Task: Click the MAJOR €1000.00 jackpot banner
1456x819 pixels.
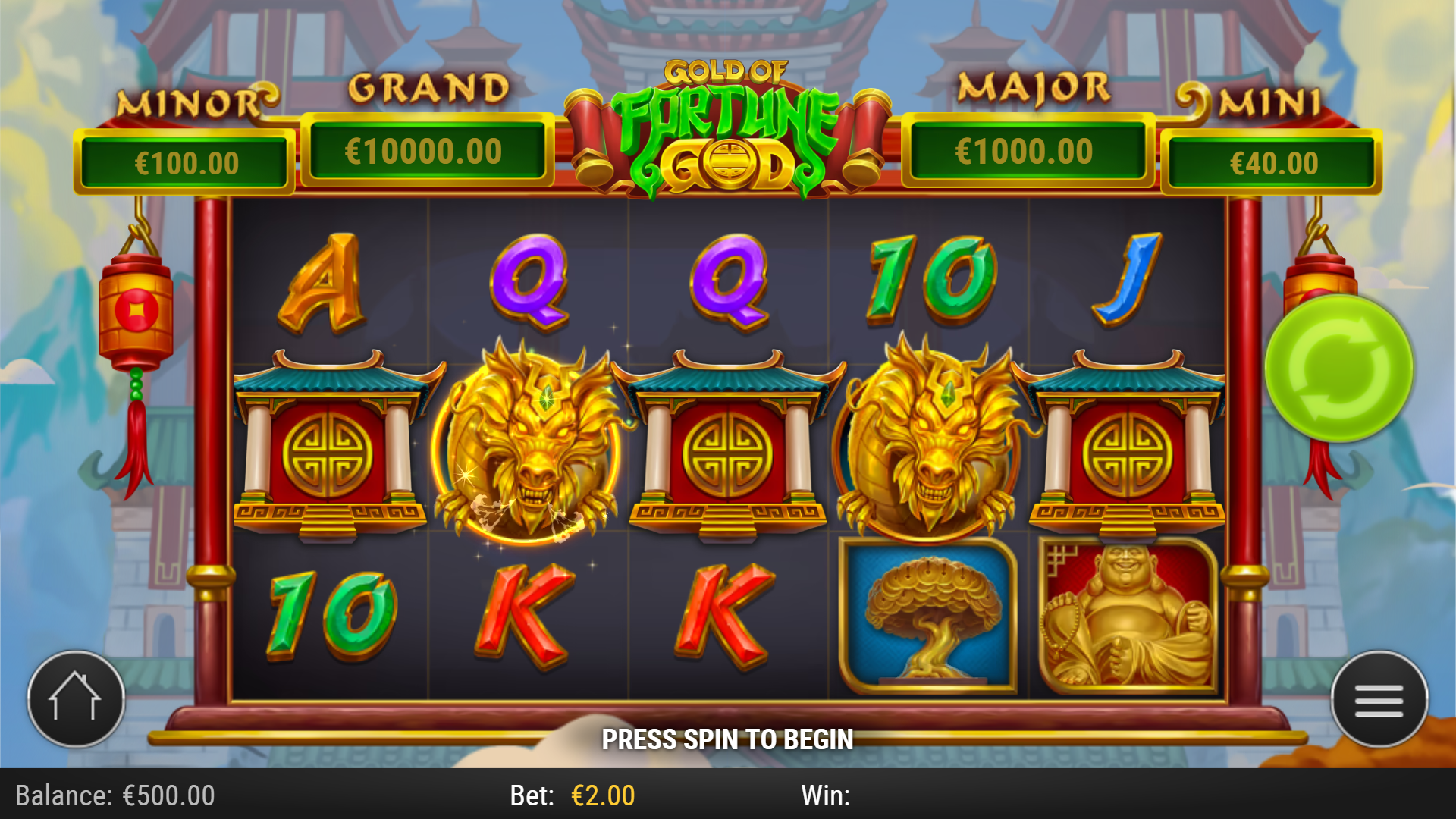Action: tap(1029, 150)
